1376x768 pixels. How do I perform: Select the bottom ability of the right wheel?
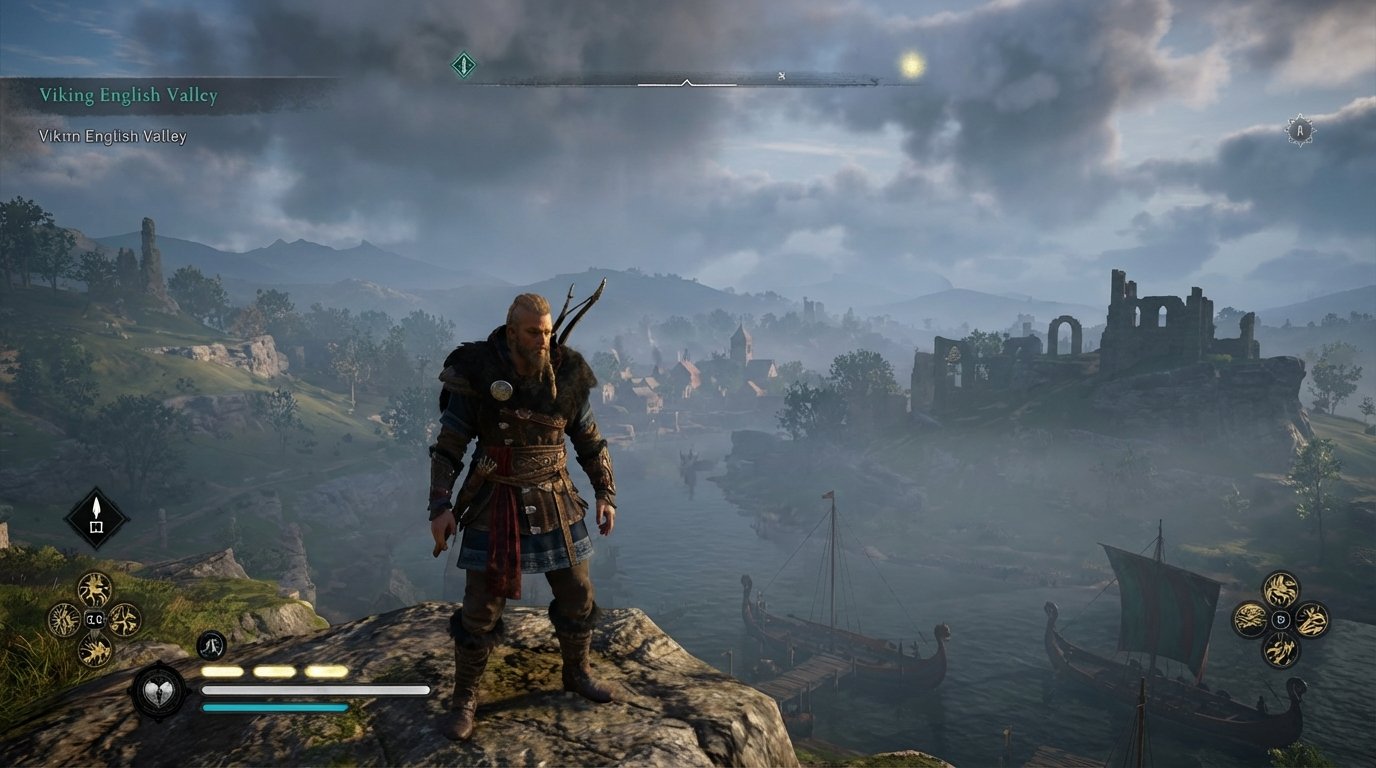click(1281, 650)
